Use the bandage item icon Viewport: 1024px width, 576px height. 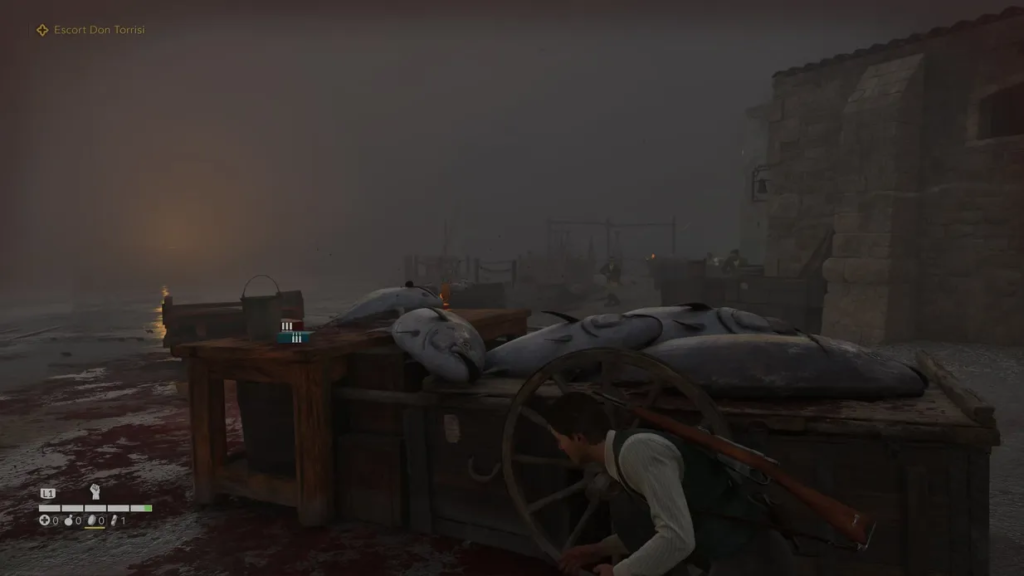(114, 520)
